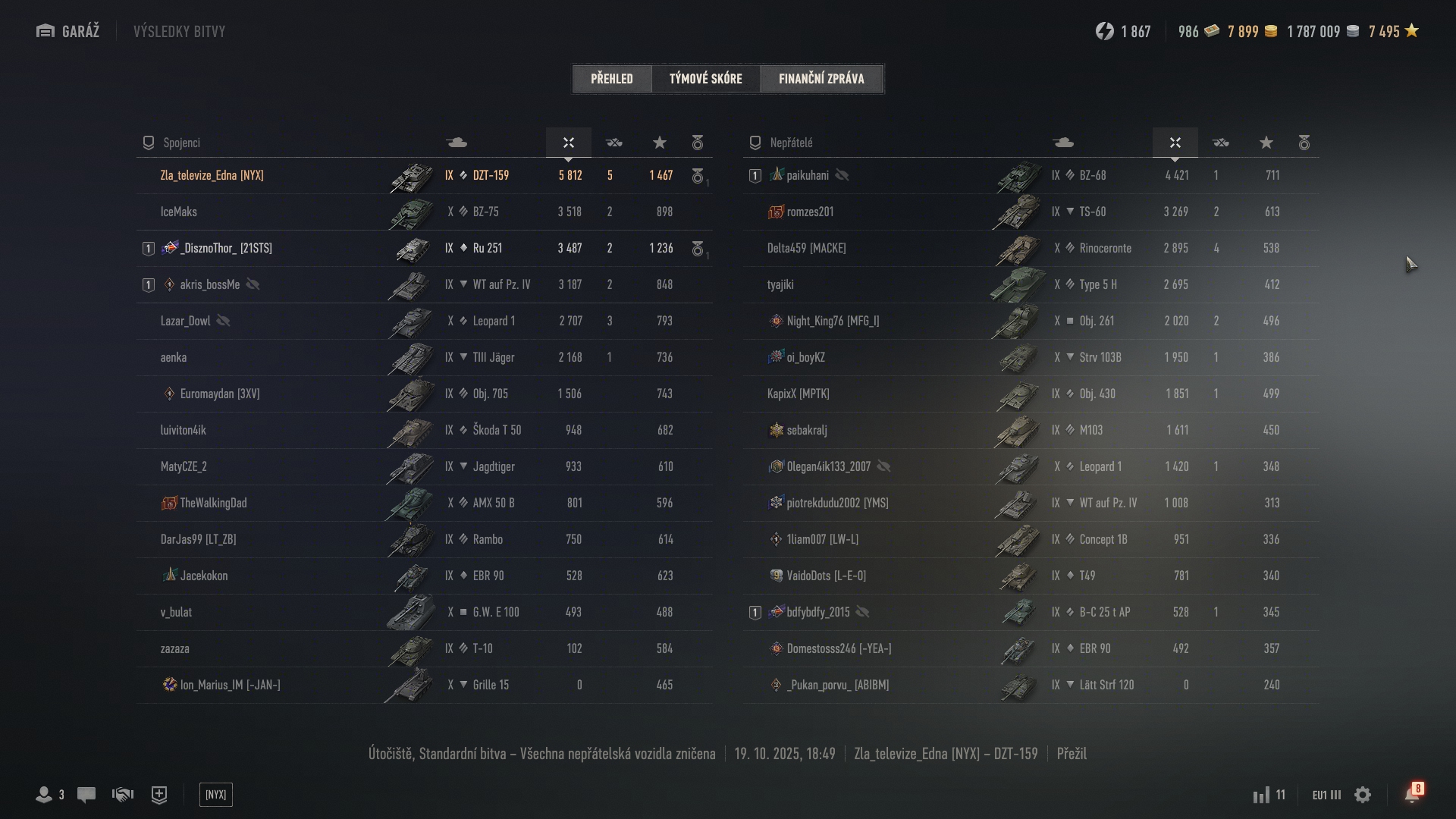The image size is (1456, 819).
Task: Sort allies by damage dealt column
Action: pyautogui.click(x=569, y=143)
